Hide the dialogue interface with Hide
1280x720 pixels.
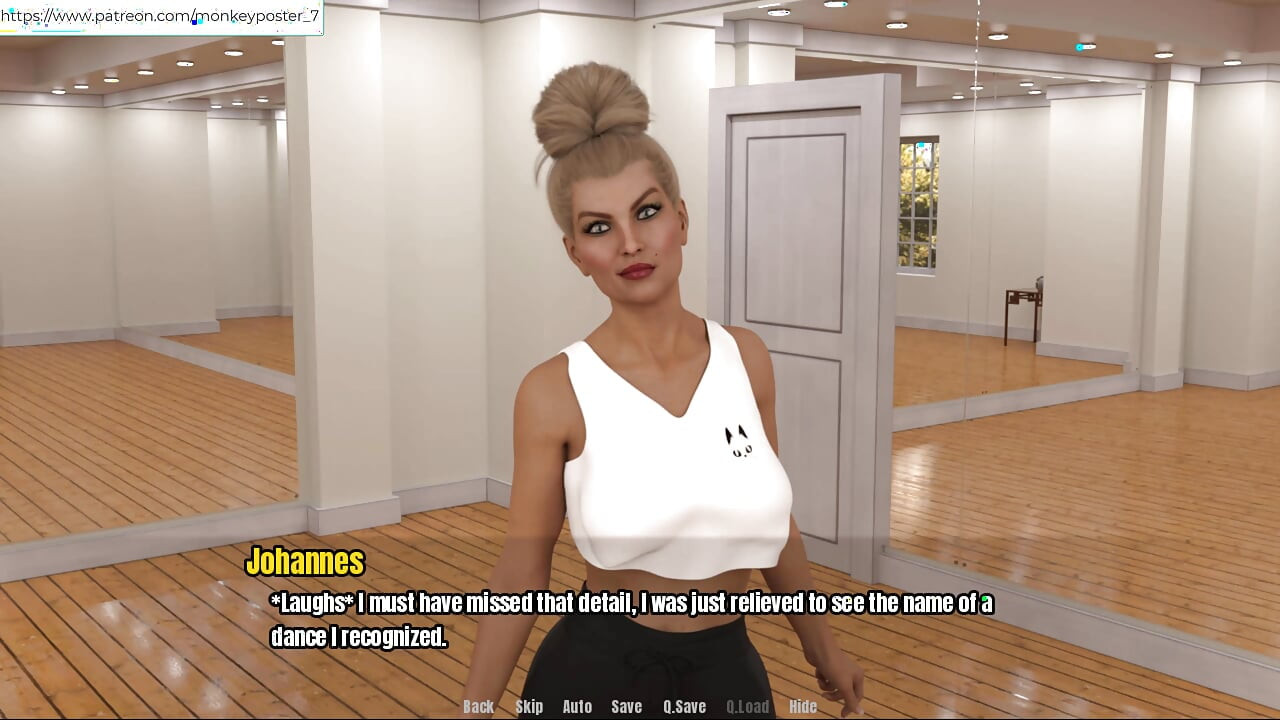tap(804, 706)
